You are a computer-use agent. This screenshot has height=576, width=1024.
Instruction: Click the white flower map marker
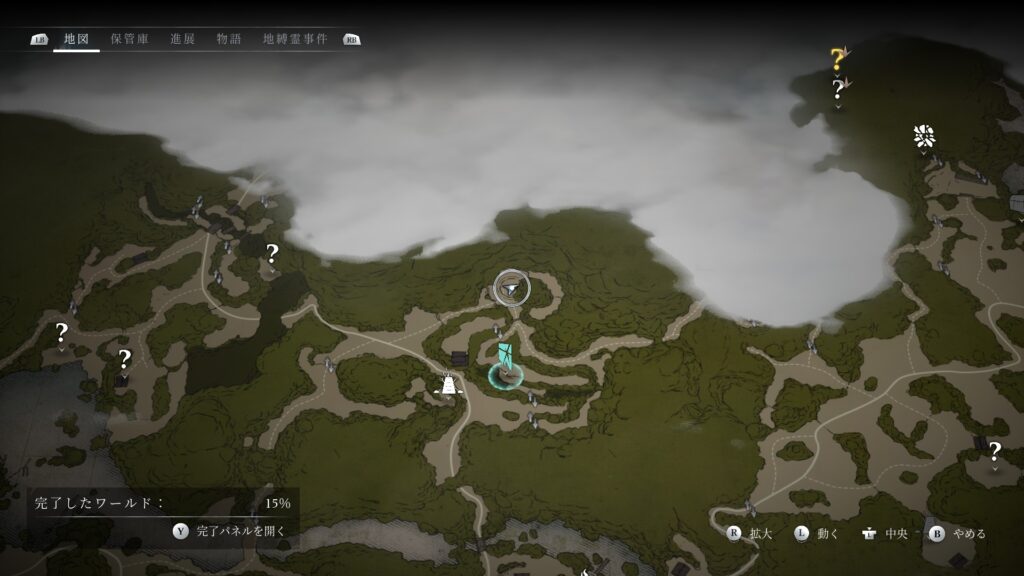(x=923, y=138)
